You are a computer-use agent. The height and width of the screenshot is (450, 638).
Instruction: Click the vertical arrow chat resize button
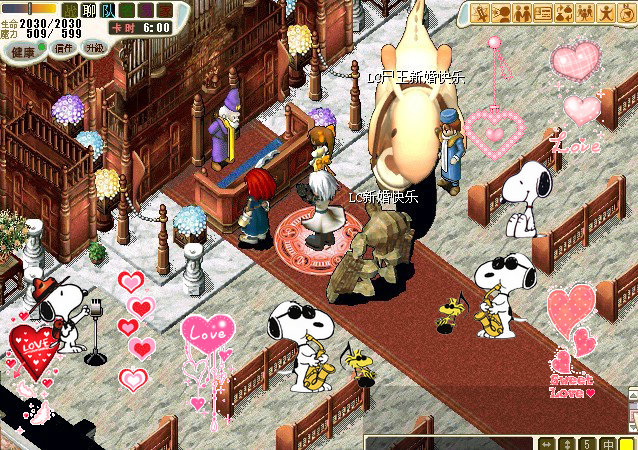pos(566,443)
